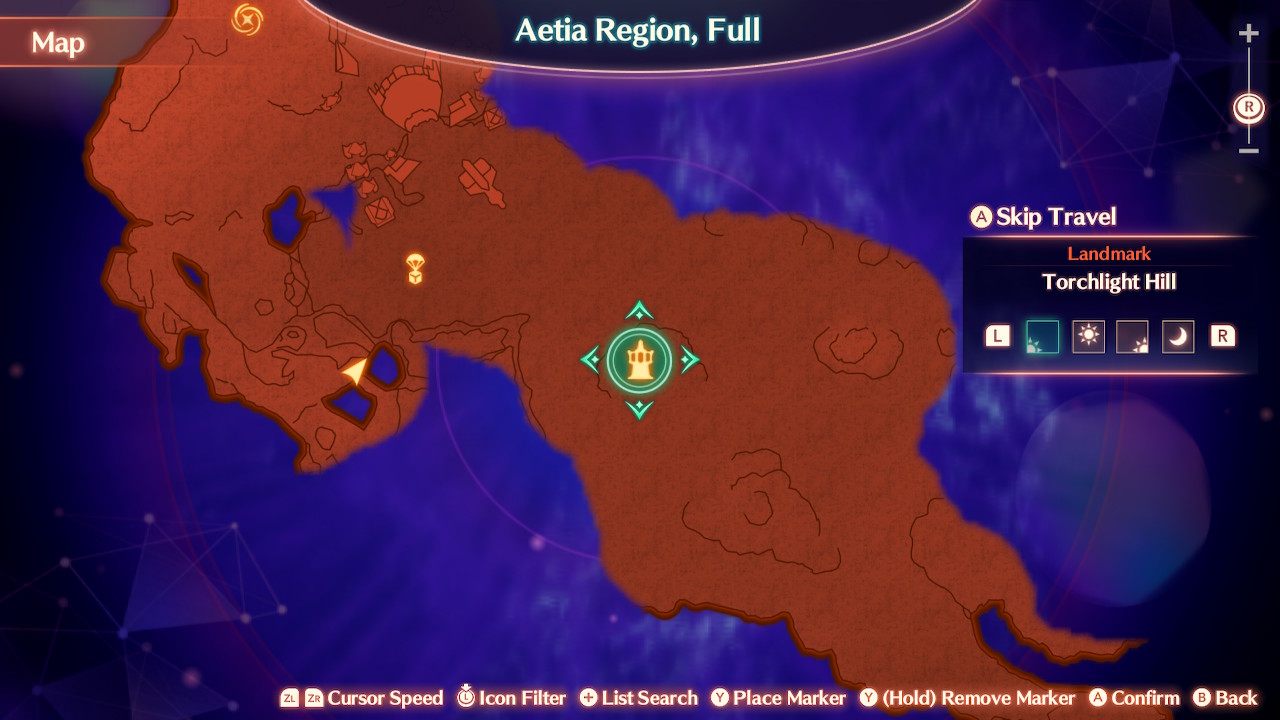
Task: Toggle Place Marker on the map
Action: [x=779, y=698]
